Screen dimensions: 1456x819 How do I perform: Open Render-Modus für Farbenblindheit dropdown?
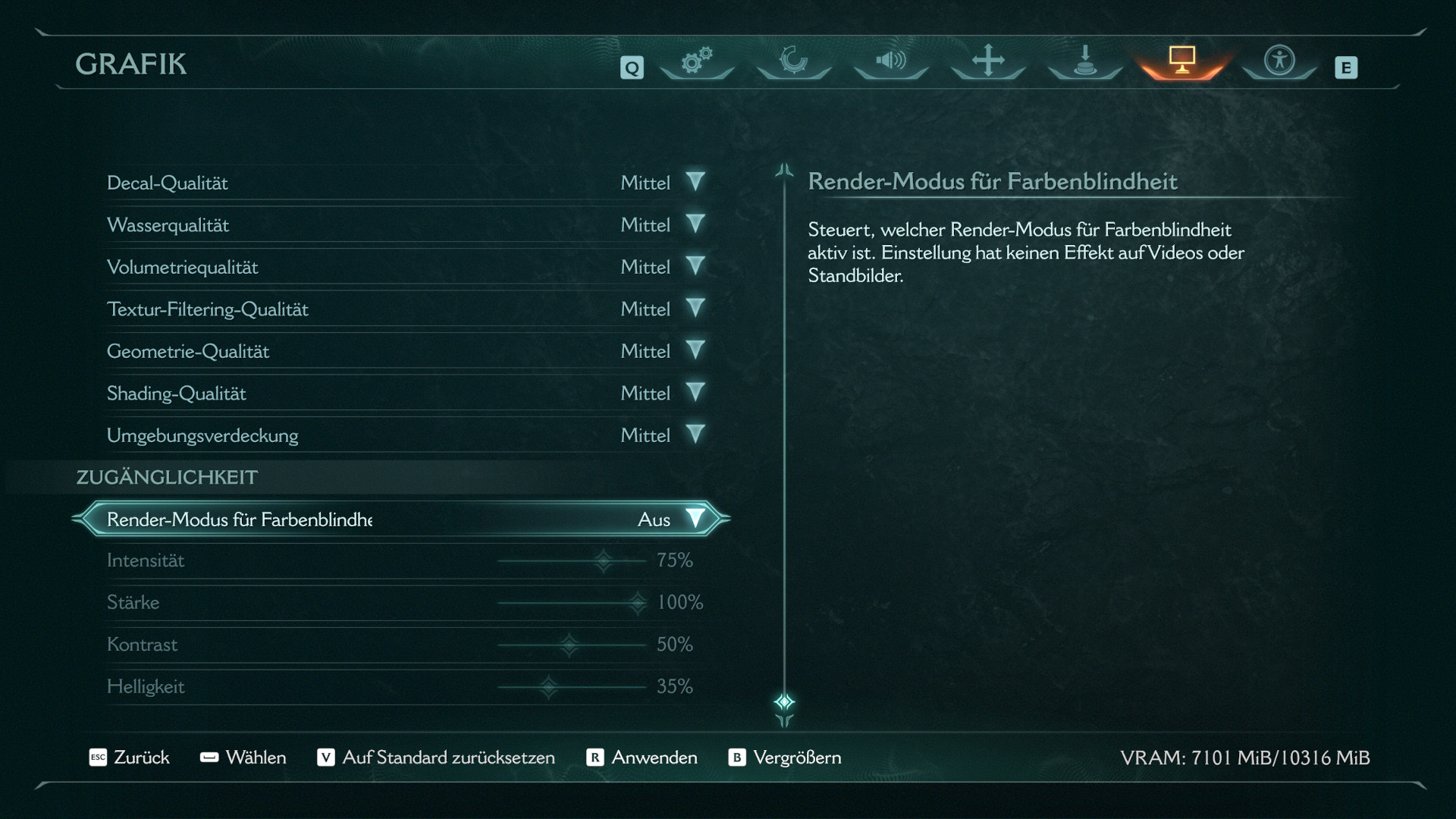(695, 519)
